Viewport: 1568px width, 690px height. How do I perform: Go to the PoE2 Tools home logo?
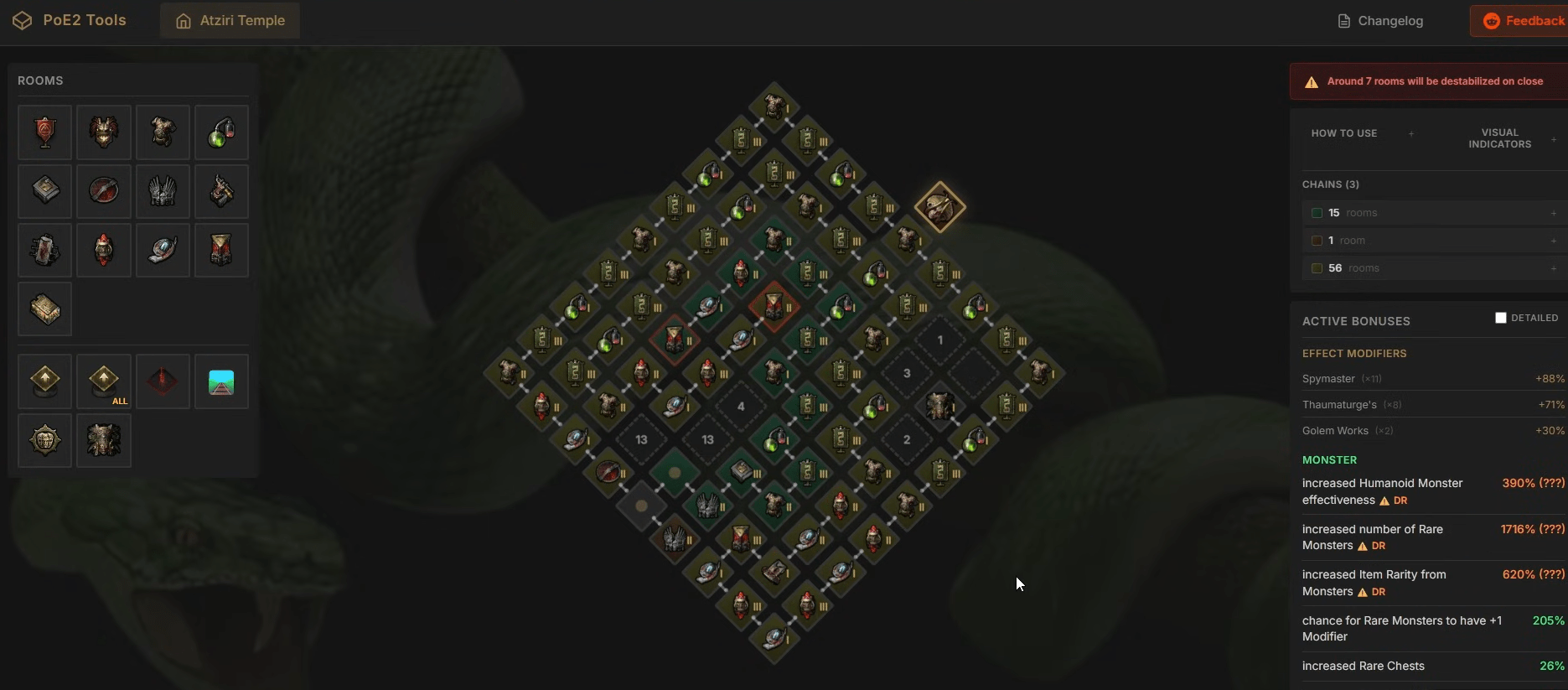70,20
